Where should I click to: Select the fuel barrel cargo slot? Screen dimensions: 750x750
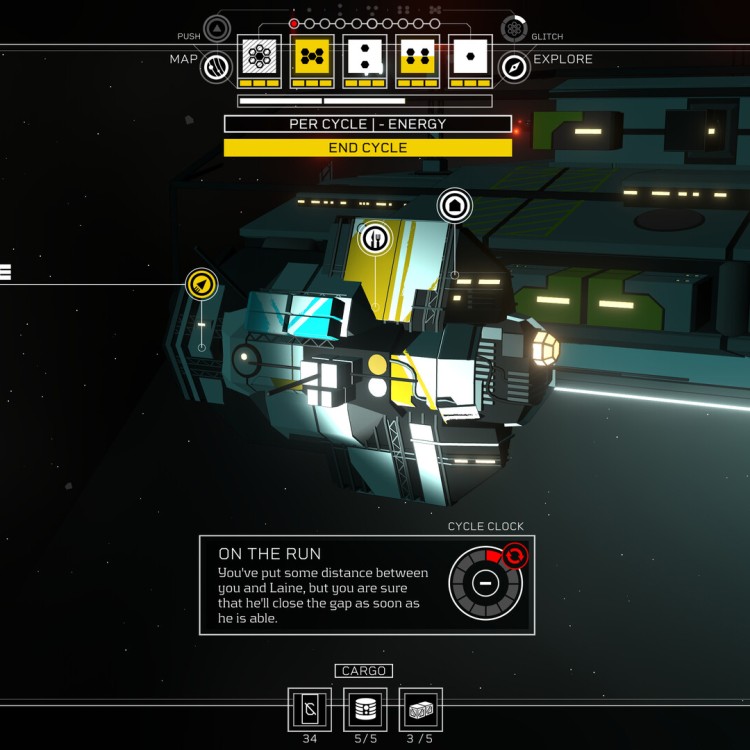point(365,709)
